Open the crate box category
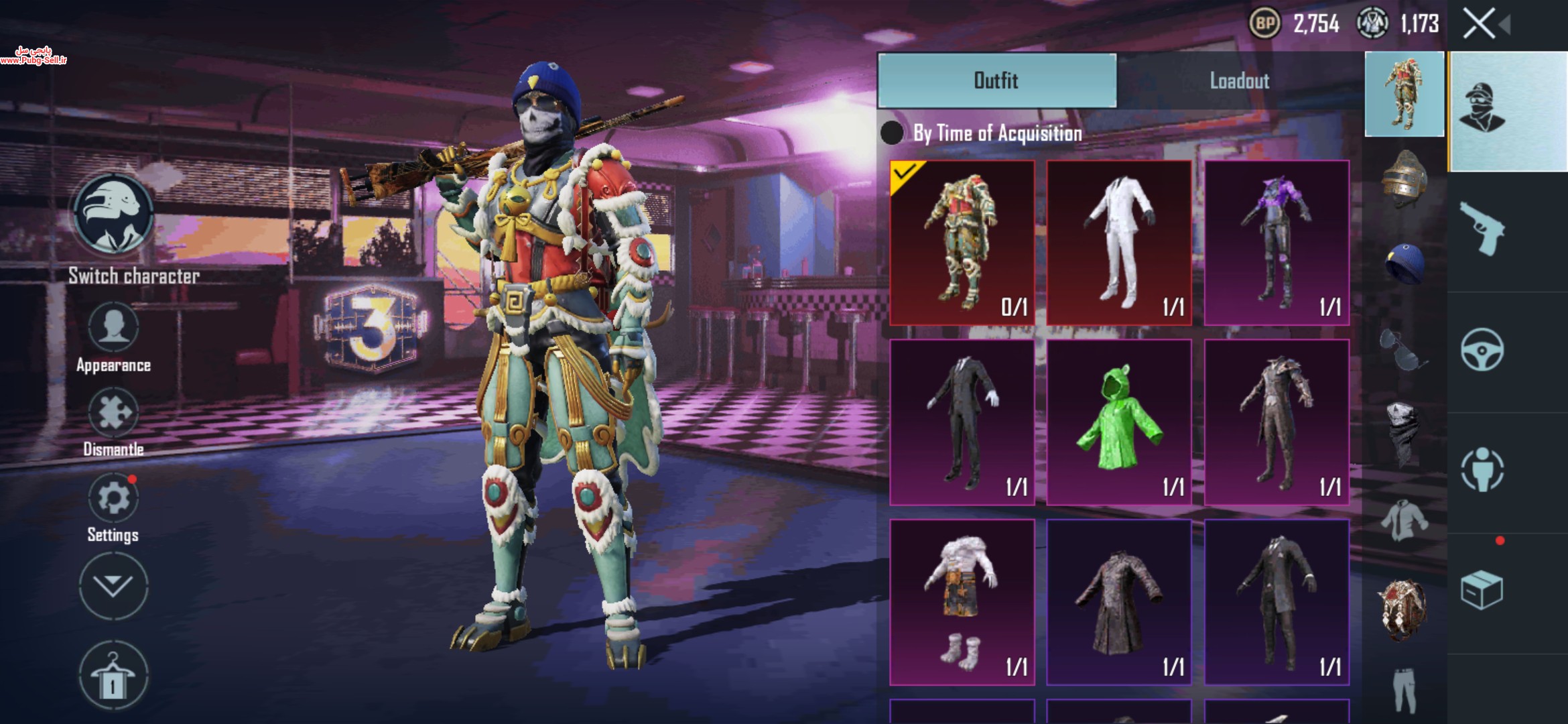 coord(1482,590)
